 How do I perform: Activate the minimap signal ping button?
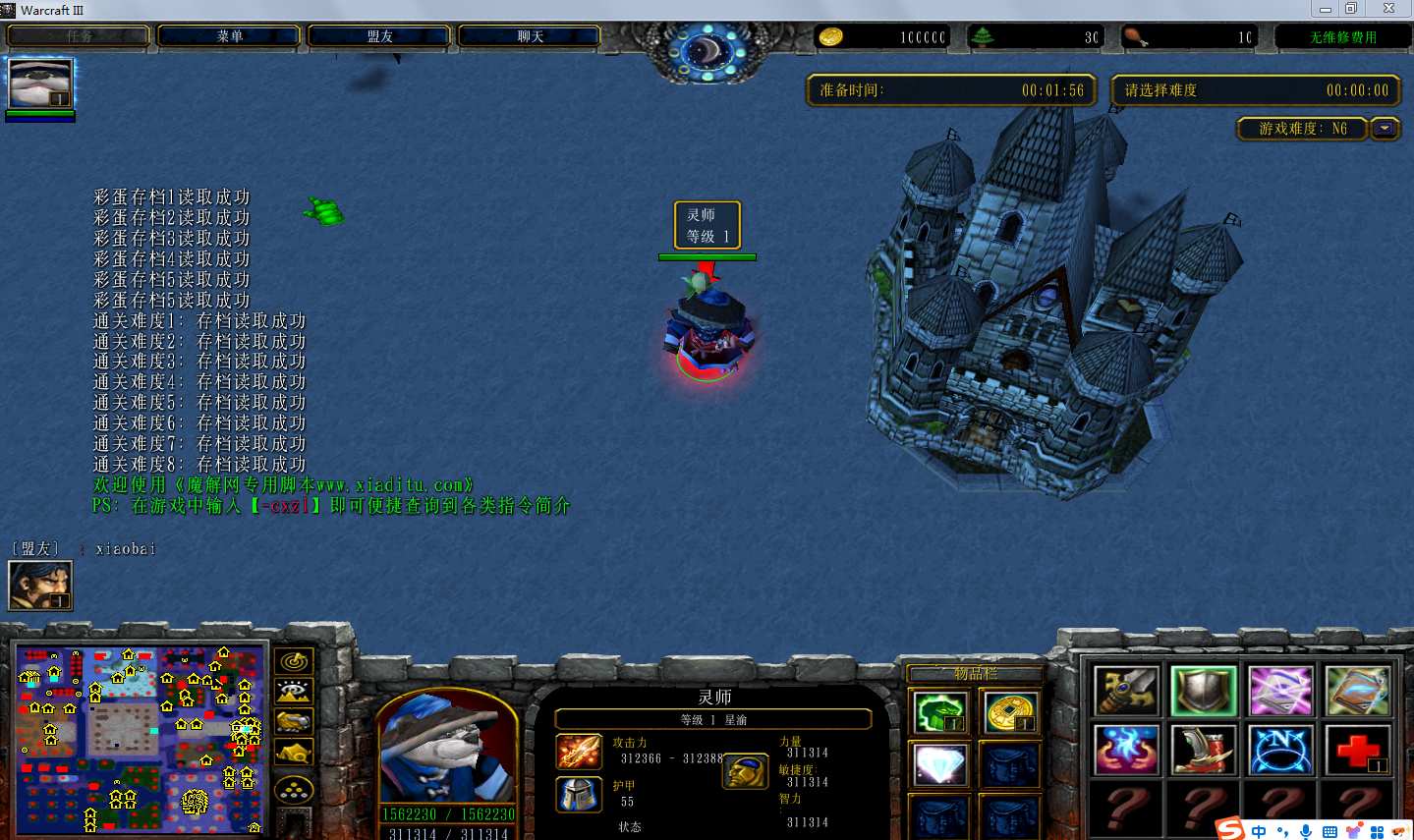click(294, 662)
